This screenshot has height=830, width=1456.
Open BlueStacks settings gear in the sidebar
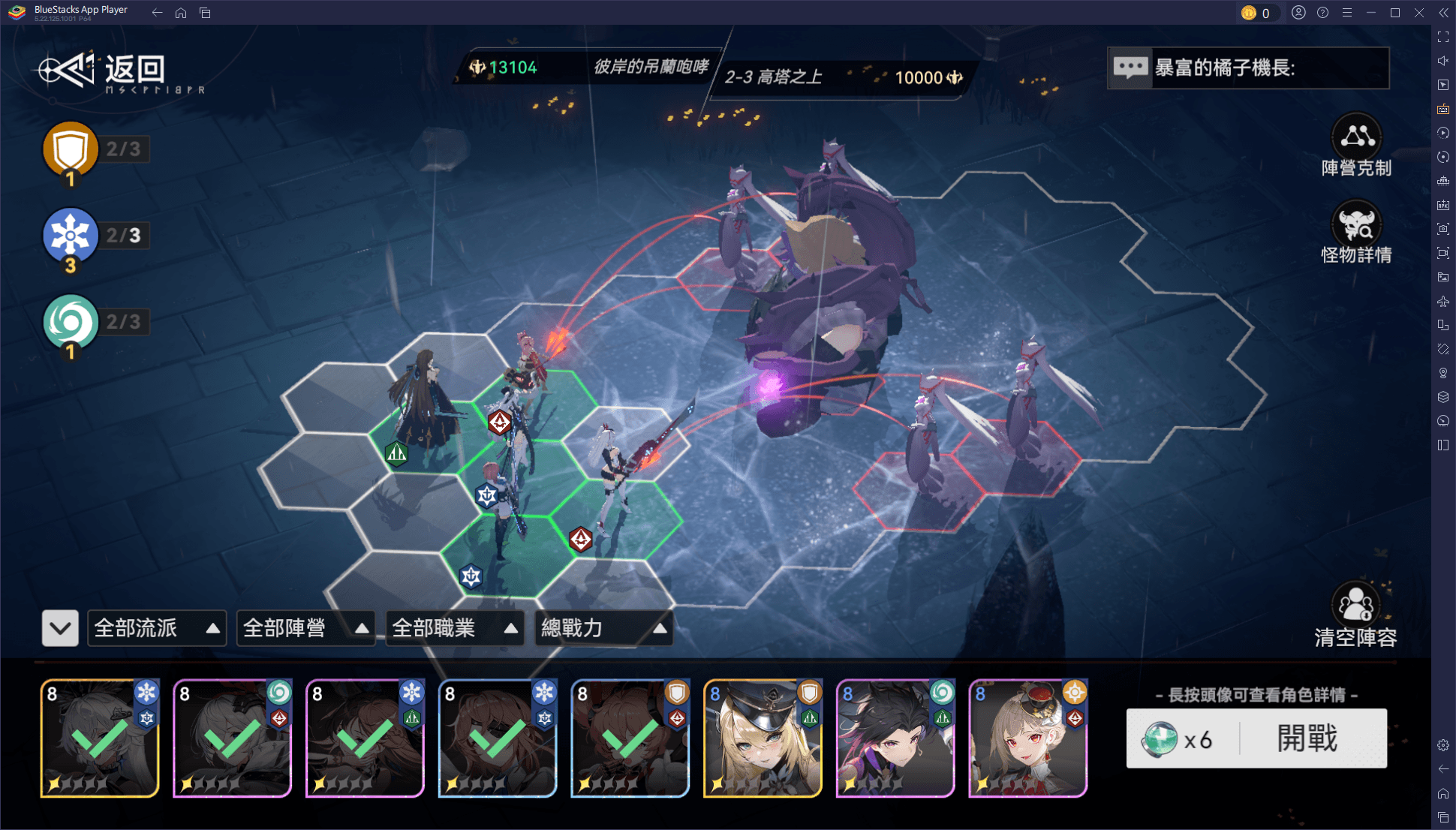(1443, 745)
